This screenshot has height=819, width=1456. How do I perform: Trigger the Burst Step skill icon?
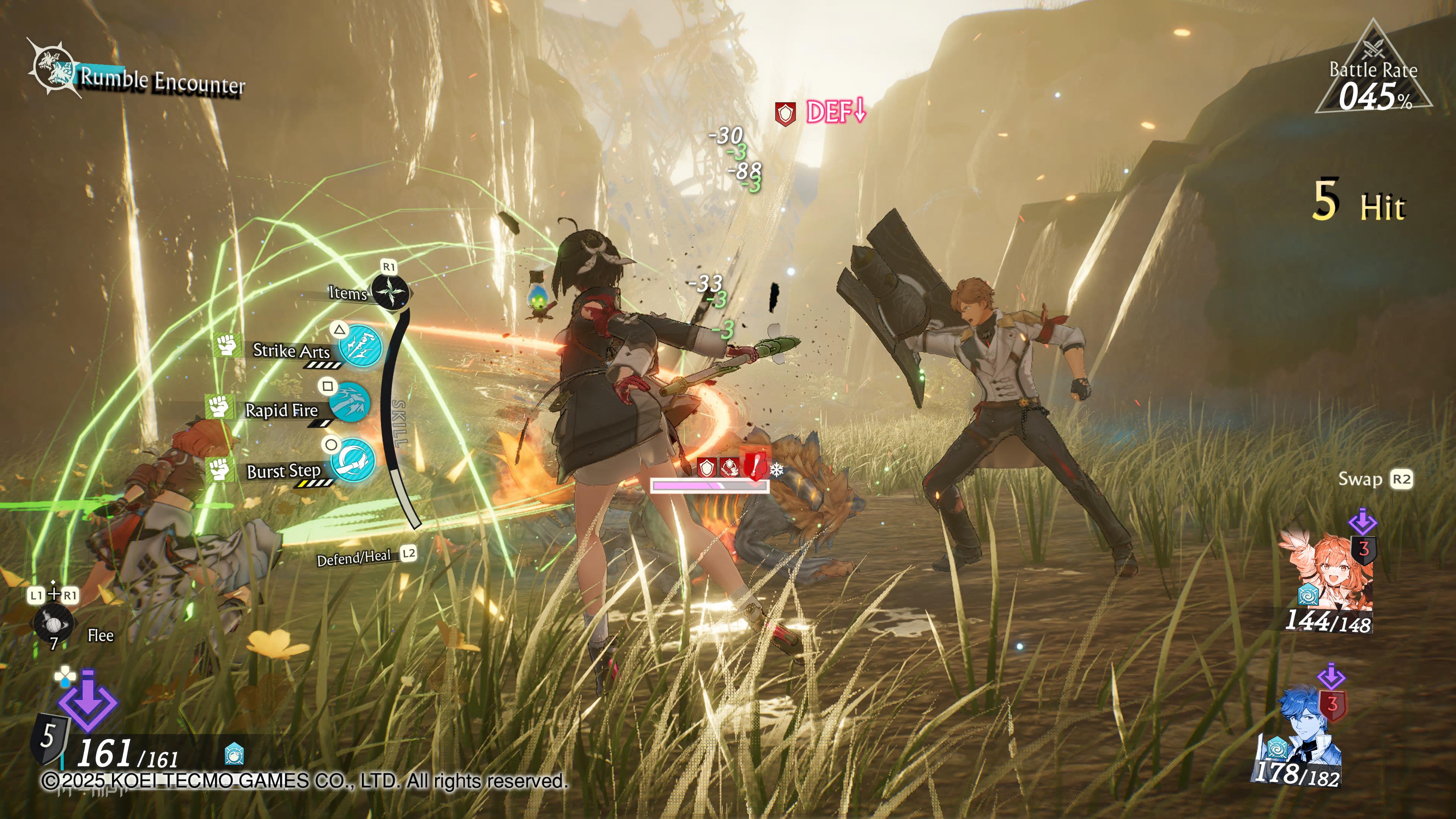click(353, 460)
